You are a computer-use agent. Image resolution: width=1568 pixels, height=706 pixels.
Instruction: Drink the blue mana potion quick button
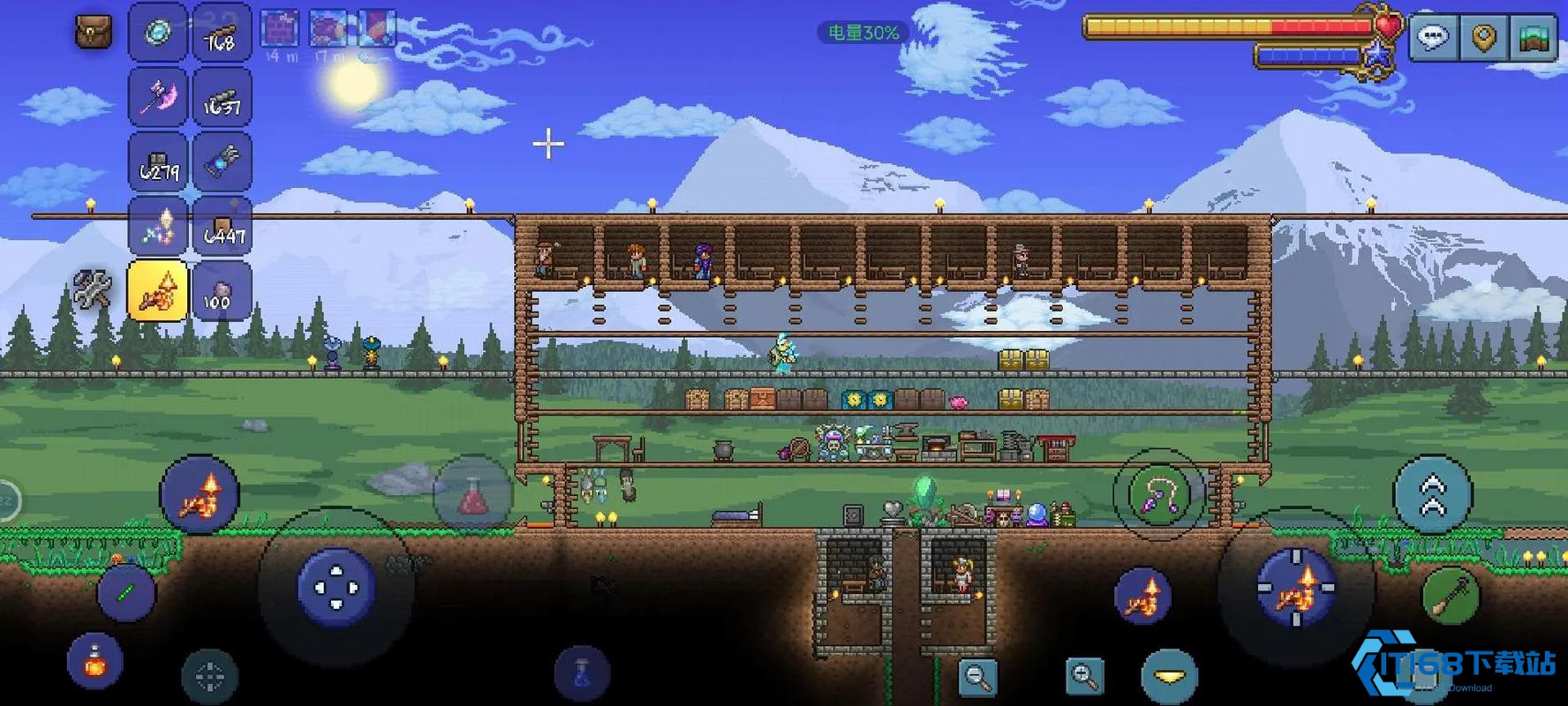click(582, 672)
